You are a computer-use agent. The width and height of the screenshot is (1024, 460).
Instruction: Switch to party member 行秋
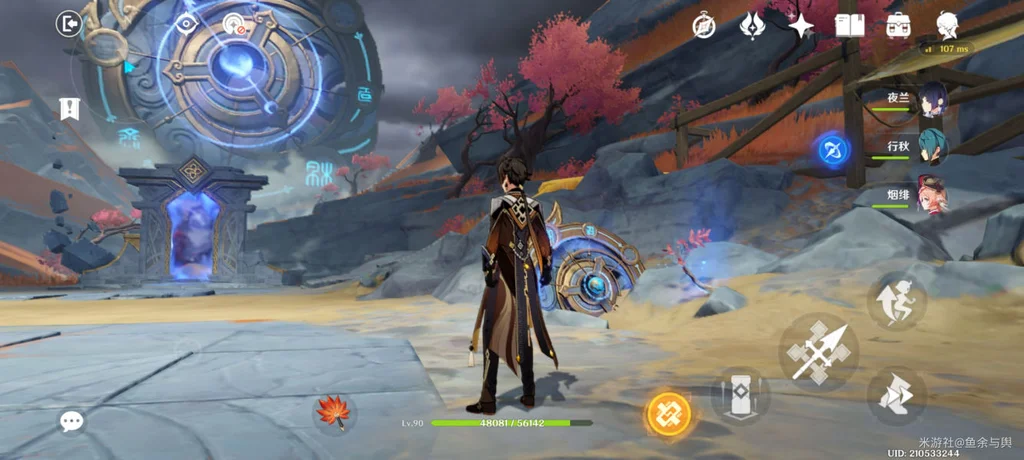pyautogui.click(x=931, y=146)
